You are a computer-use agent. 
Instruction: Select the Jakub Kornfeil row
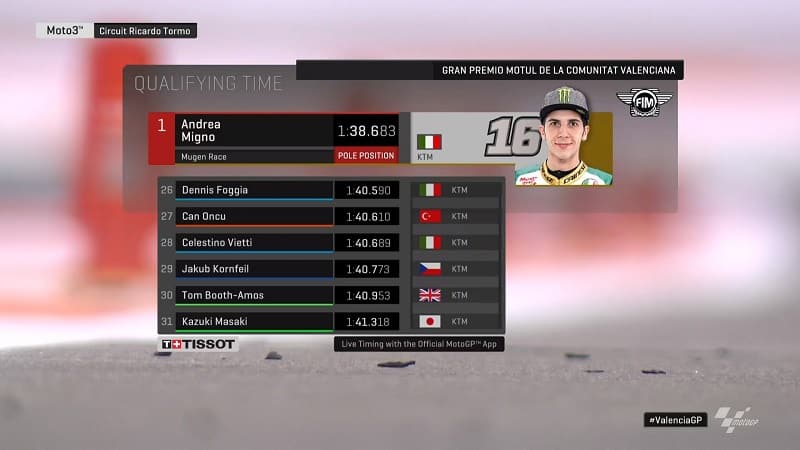click(330, 269)
